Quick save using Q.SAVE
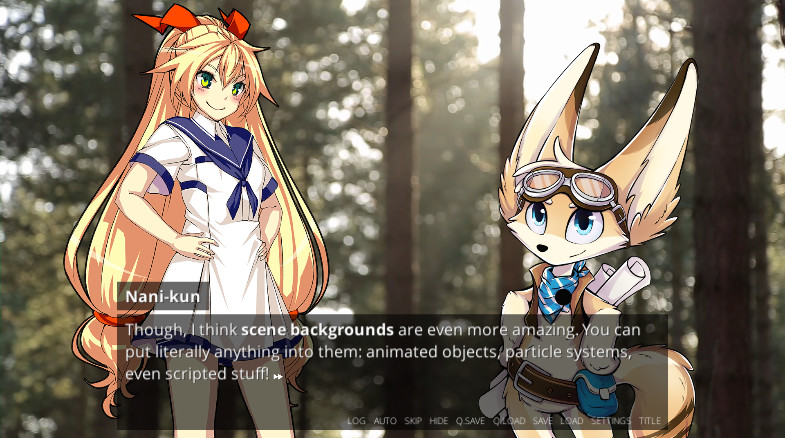 pos(470,421)
